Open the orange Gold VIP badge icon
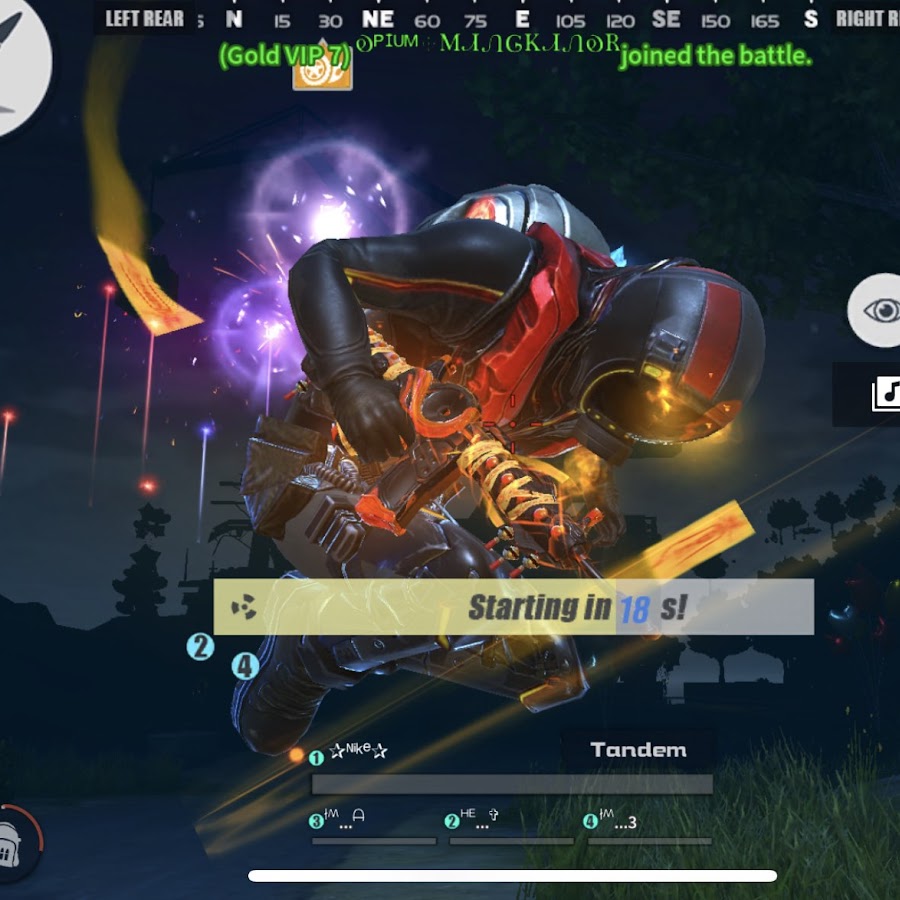 coord(322,72)
